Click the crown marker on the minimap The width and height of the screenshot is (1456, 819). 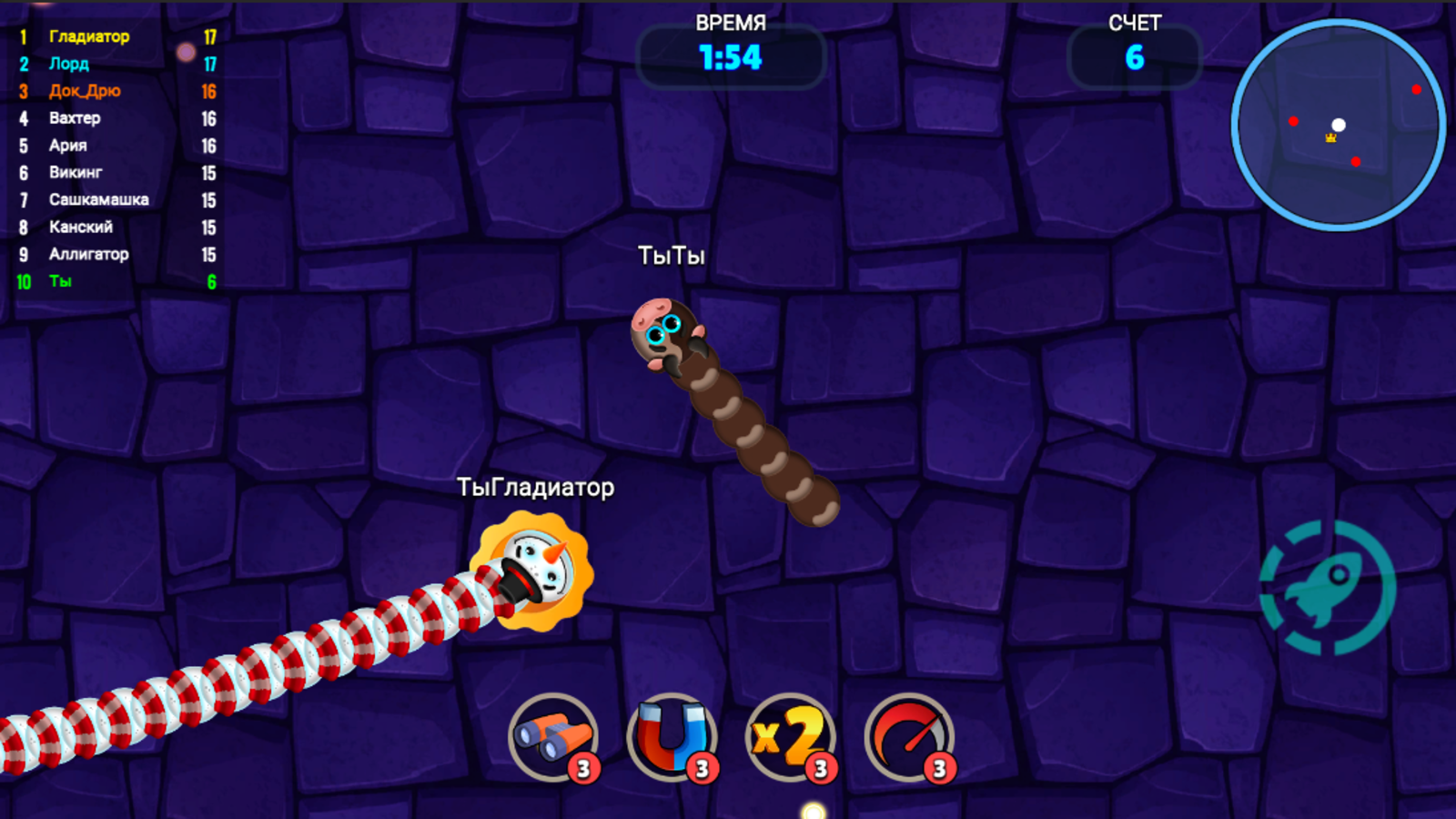coord(1330,138)
